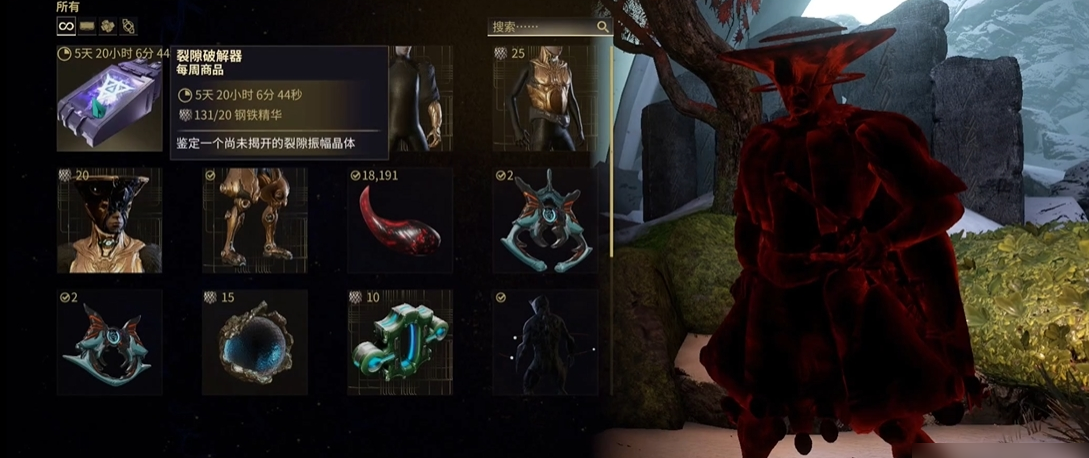Choose the teal ring-shaped finned emblem item

point(109,343)
